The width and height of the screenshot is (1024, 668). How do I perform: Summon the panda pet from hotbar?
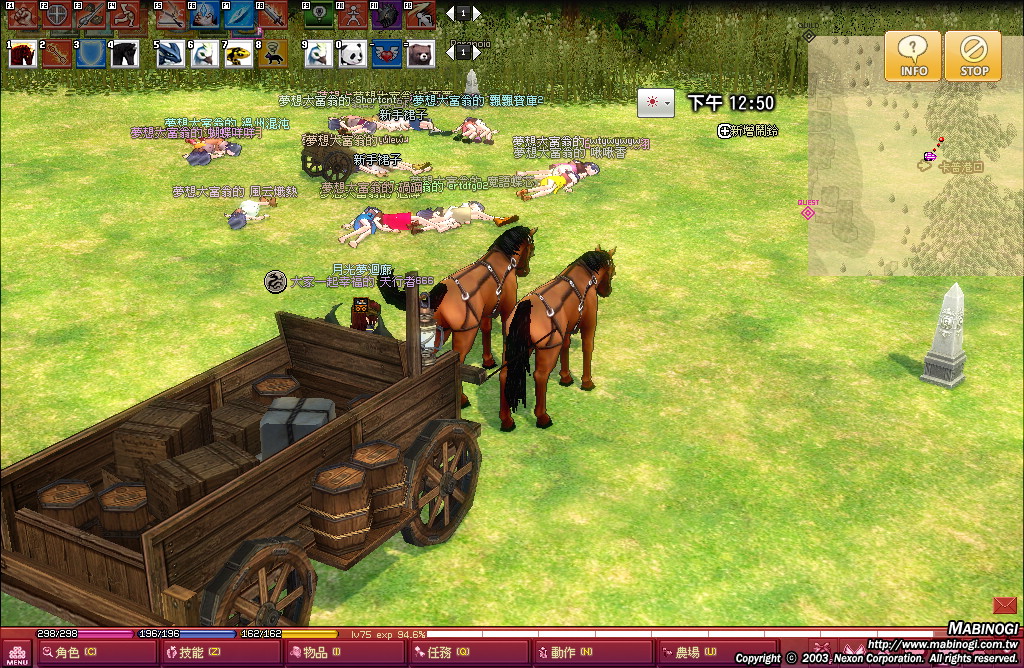352,54
